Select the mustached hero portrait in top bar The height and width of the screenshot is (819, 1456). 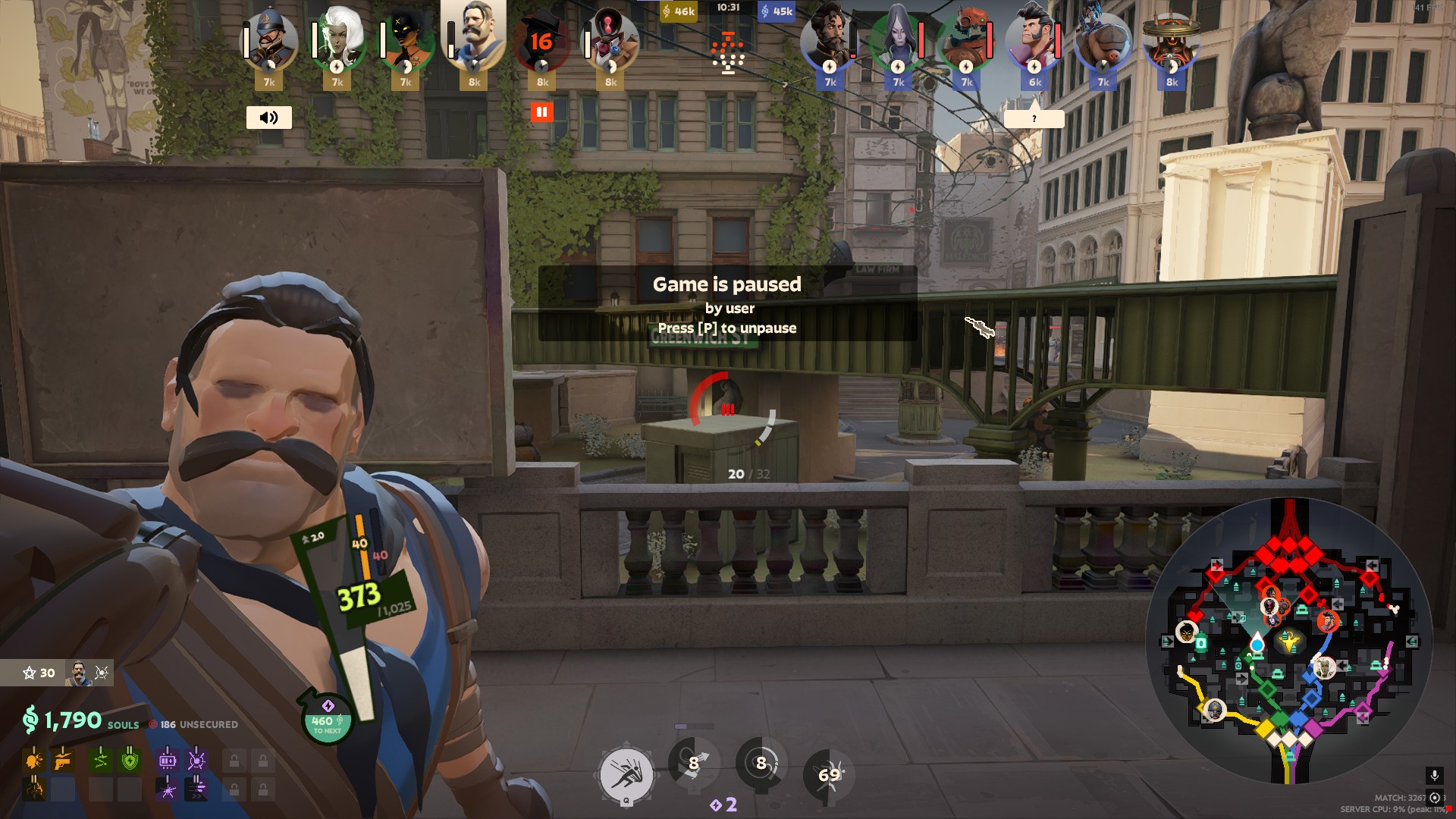(474, 34)
